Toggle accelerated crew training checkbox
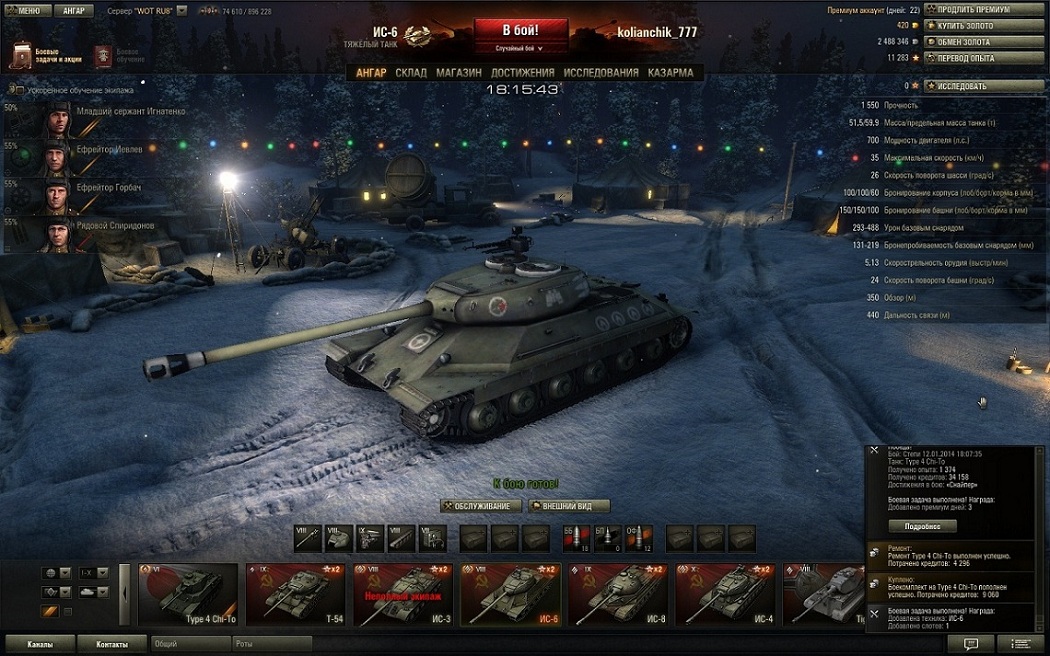1050x656 pixels. [x=19, y=90]
